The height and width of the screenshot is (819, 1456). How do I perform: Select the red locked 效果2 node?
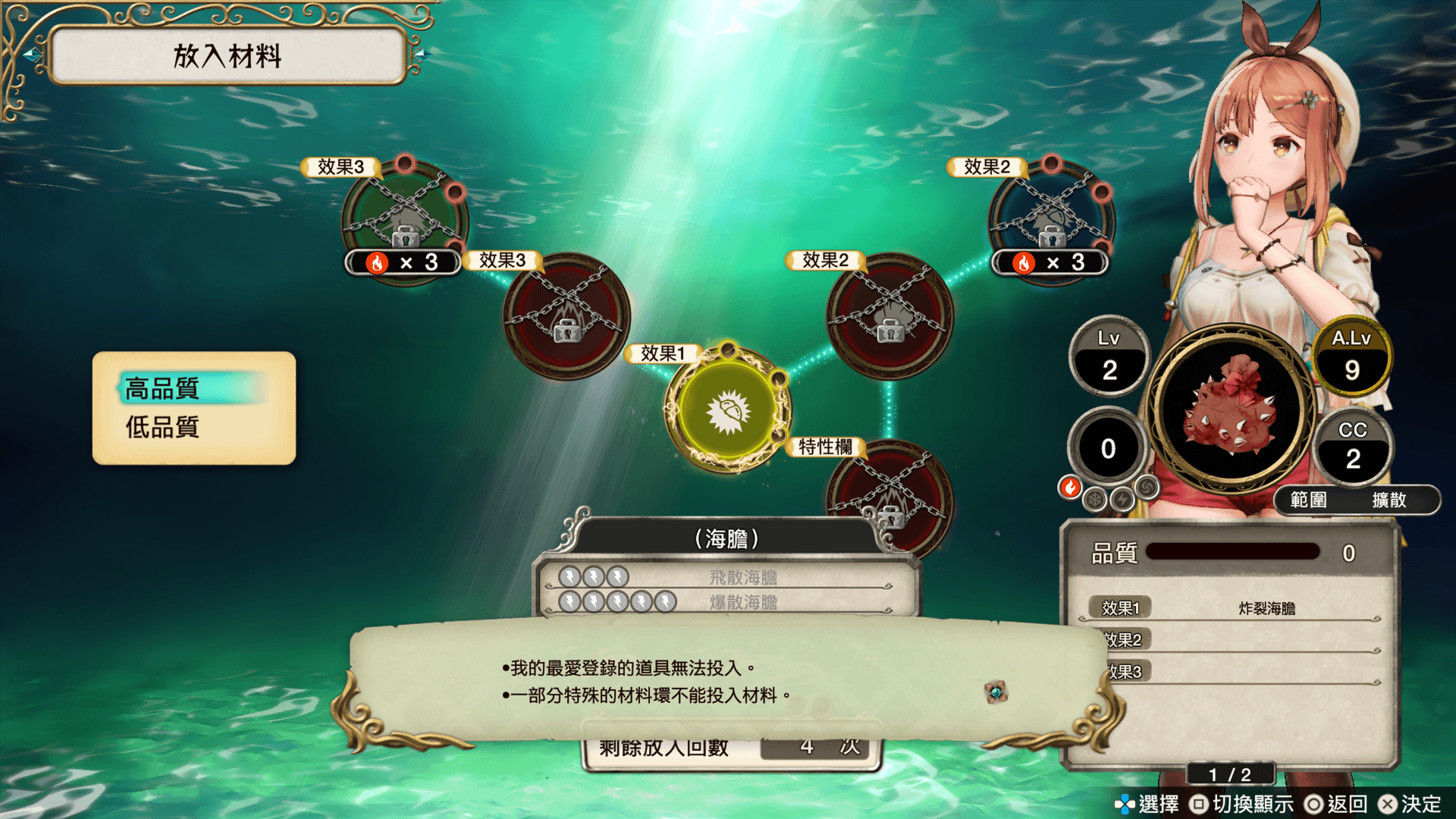click(x=890, y=315)
